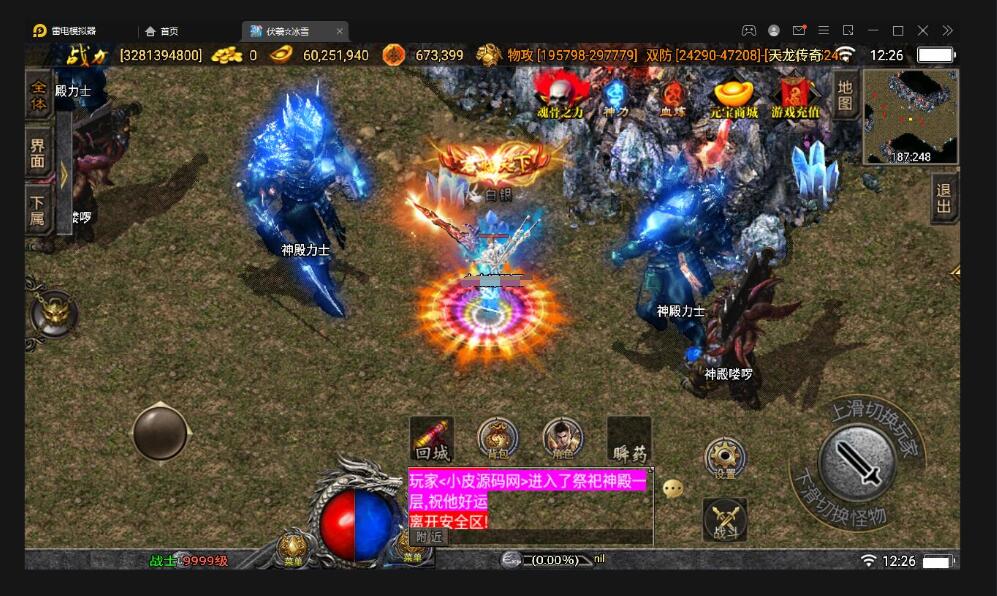Open the 神力 blue swirl icon

point(615,98)
